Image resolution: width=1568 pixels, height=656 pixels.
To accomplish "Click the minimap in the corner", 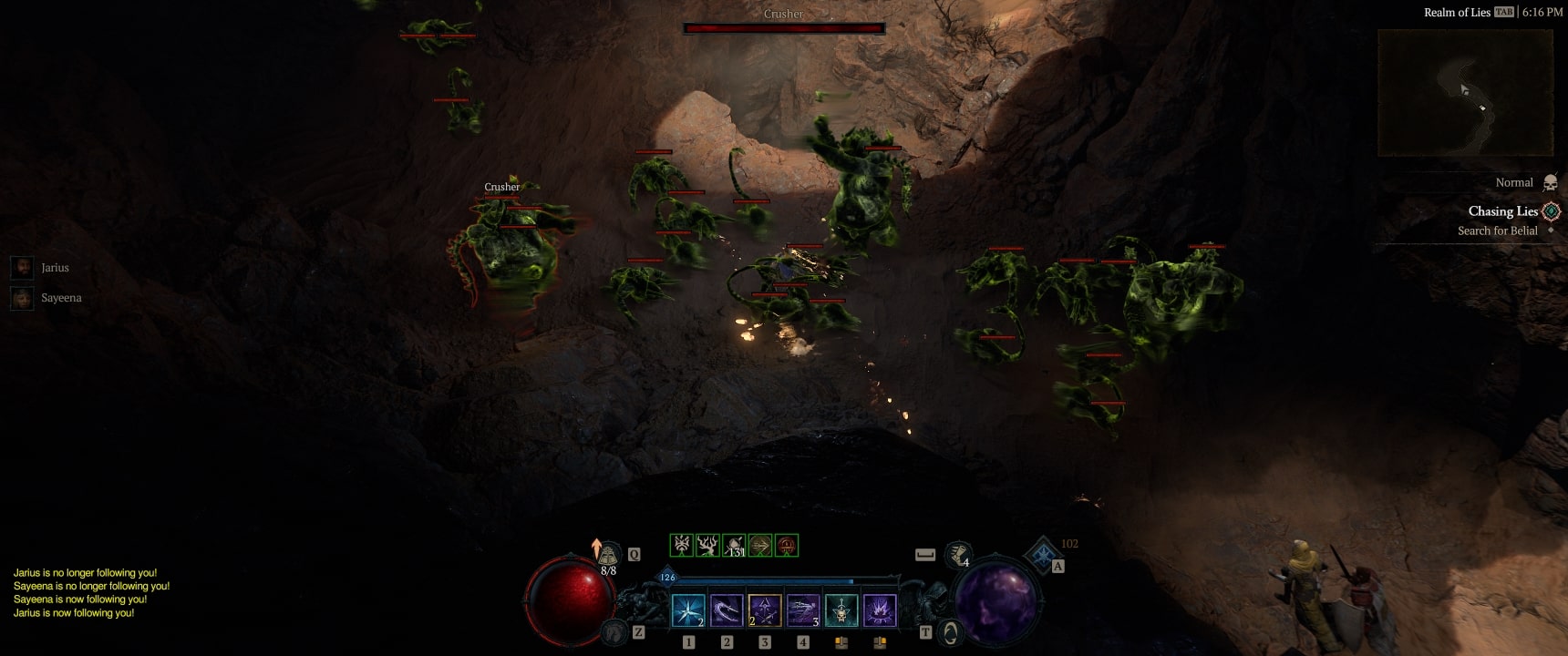I will (1465, 93).
